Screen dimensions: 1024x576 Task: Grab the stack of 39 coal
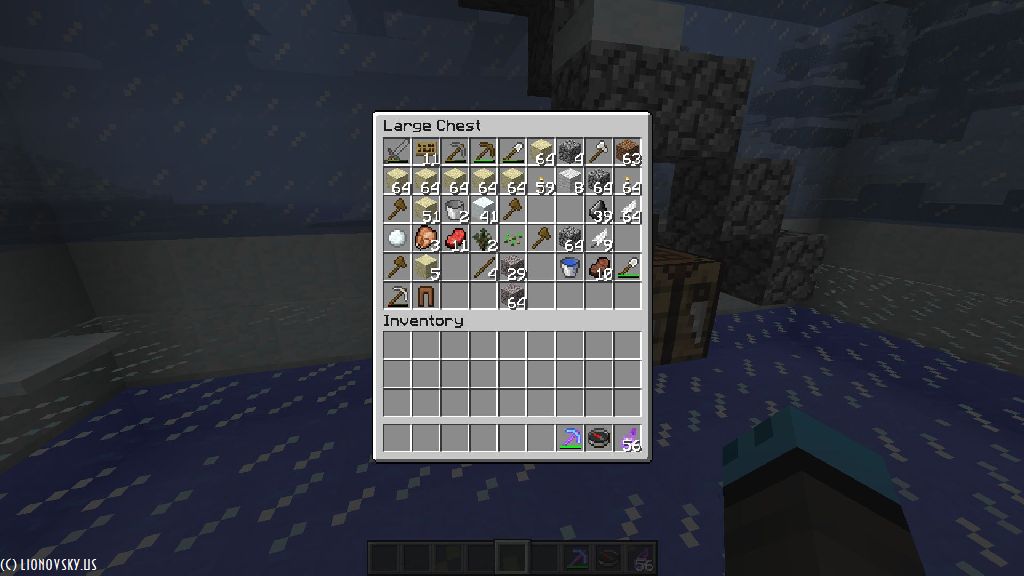click(x=598, y=210)
